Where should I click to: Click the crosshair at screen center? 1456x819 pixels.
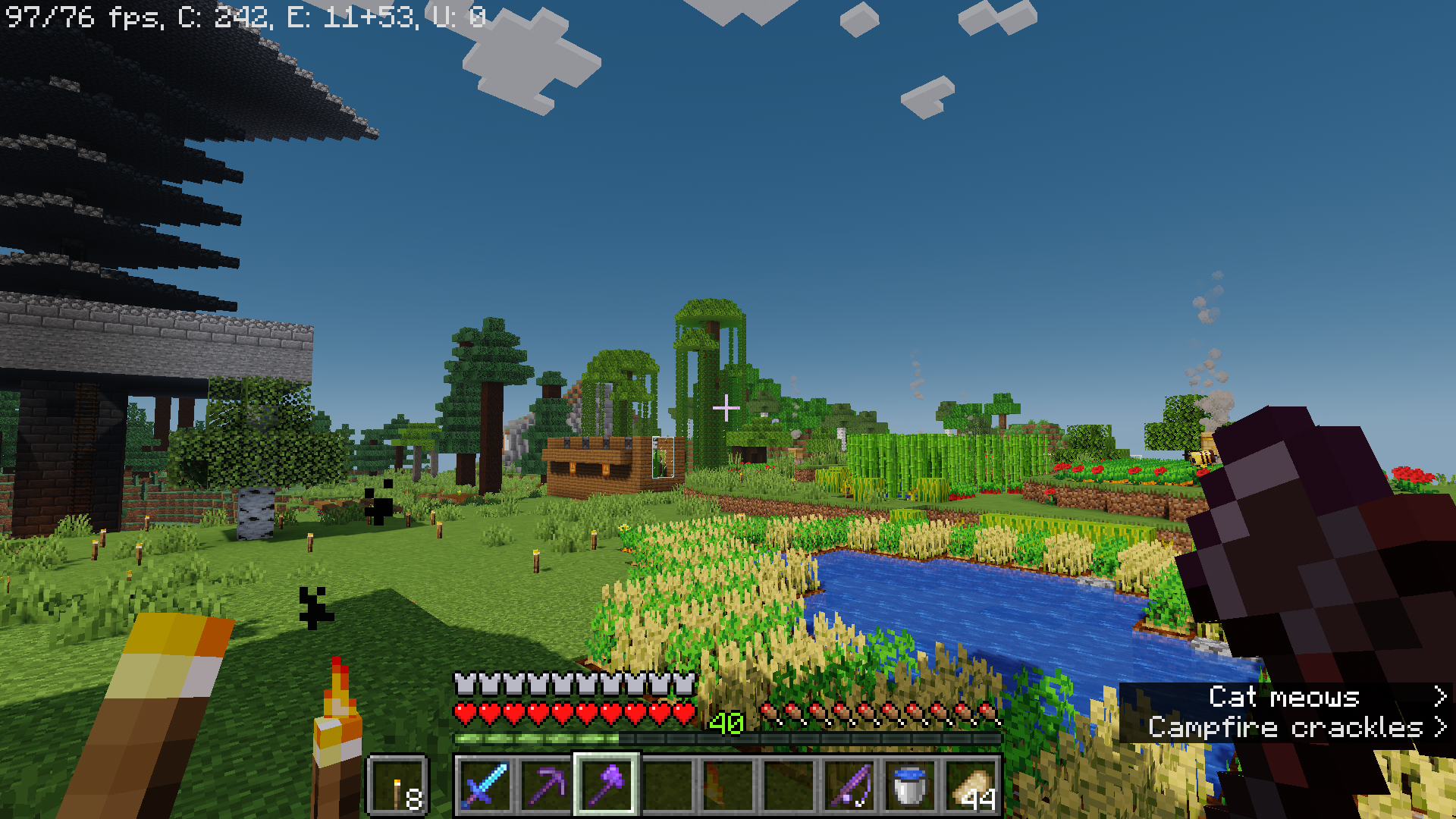click(x=726, y=407)
